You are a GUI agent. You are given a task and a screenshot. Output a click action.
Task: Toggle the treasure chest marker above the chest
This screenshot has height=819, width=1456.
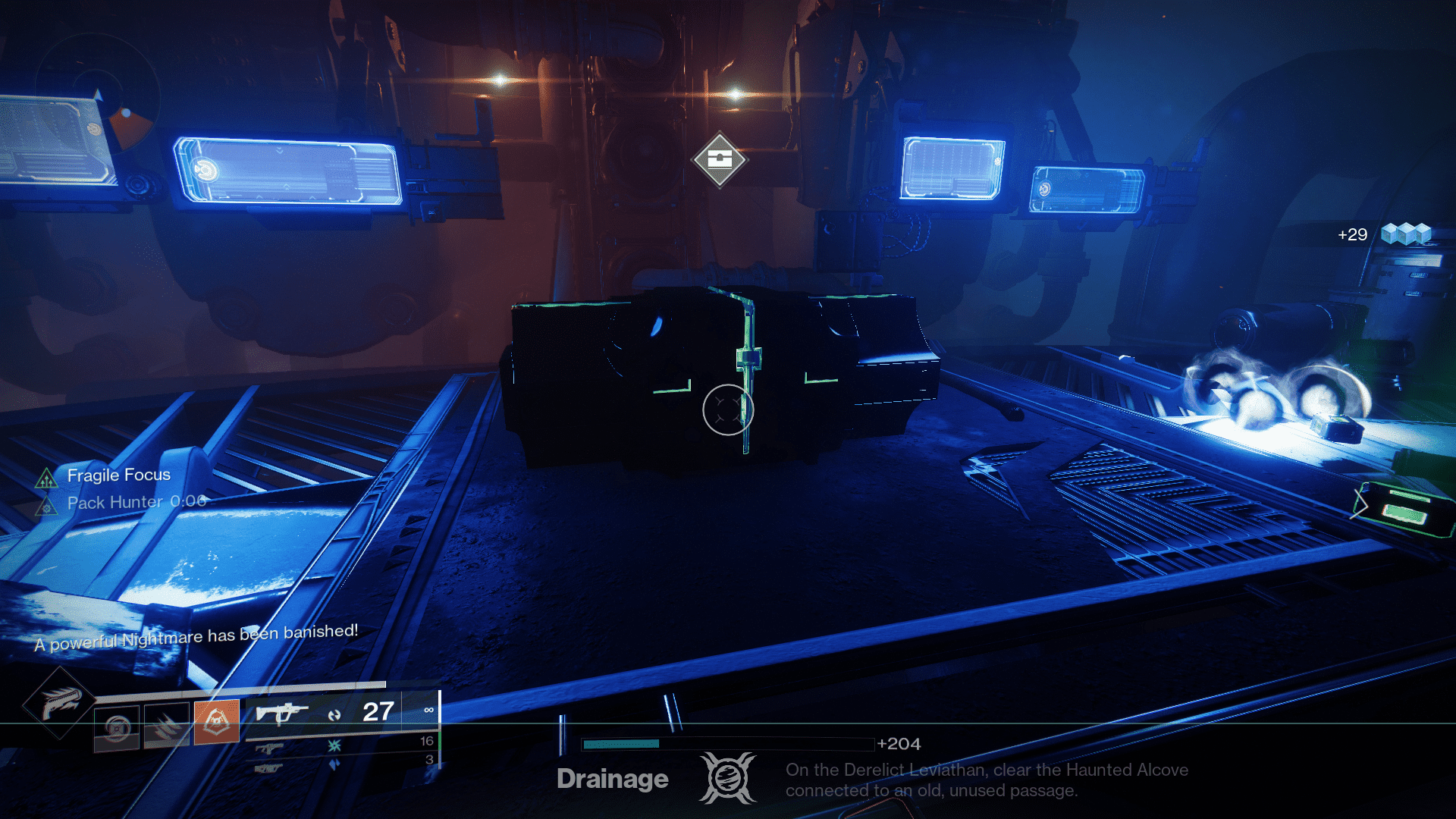720,160
